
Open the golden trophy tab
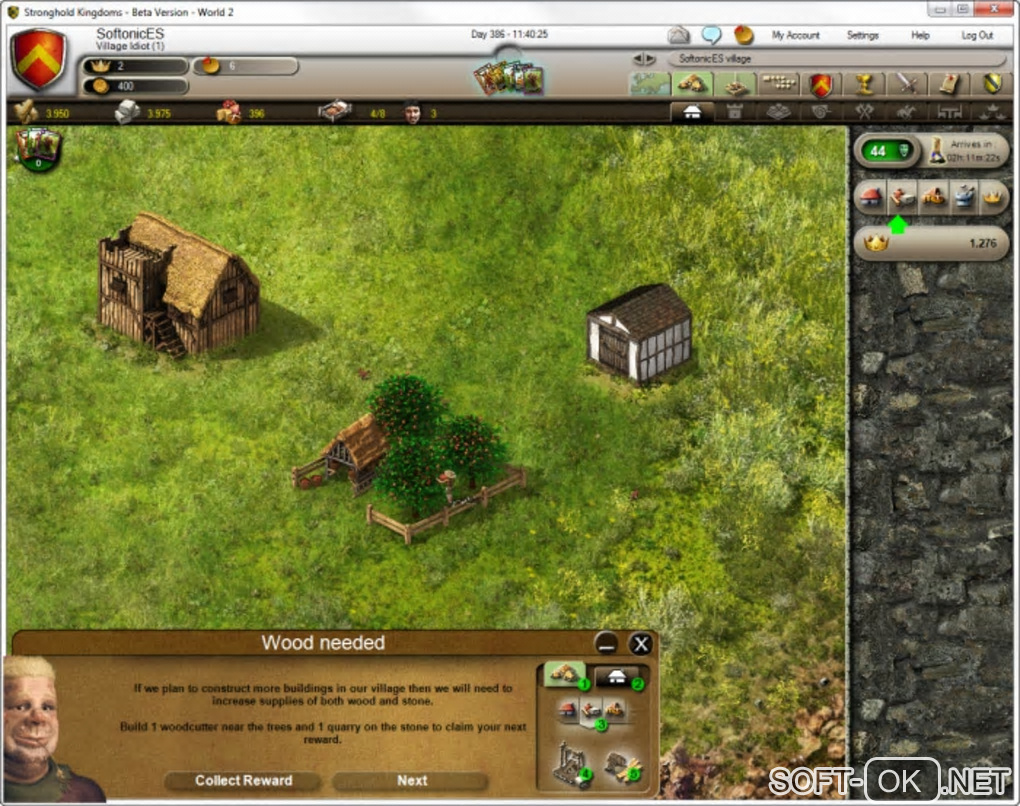pos(865,84)
